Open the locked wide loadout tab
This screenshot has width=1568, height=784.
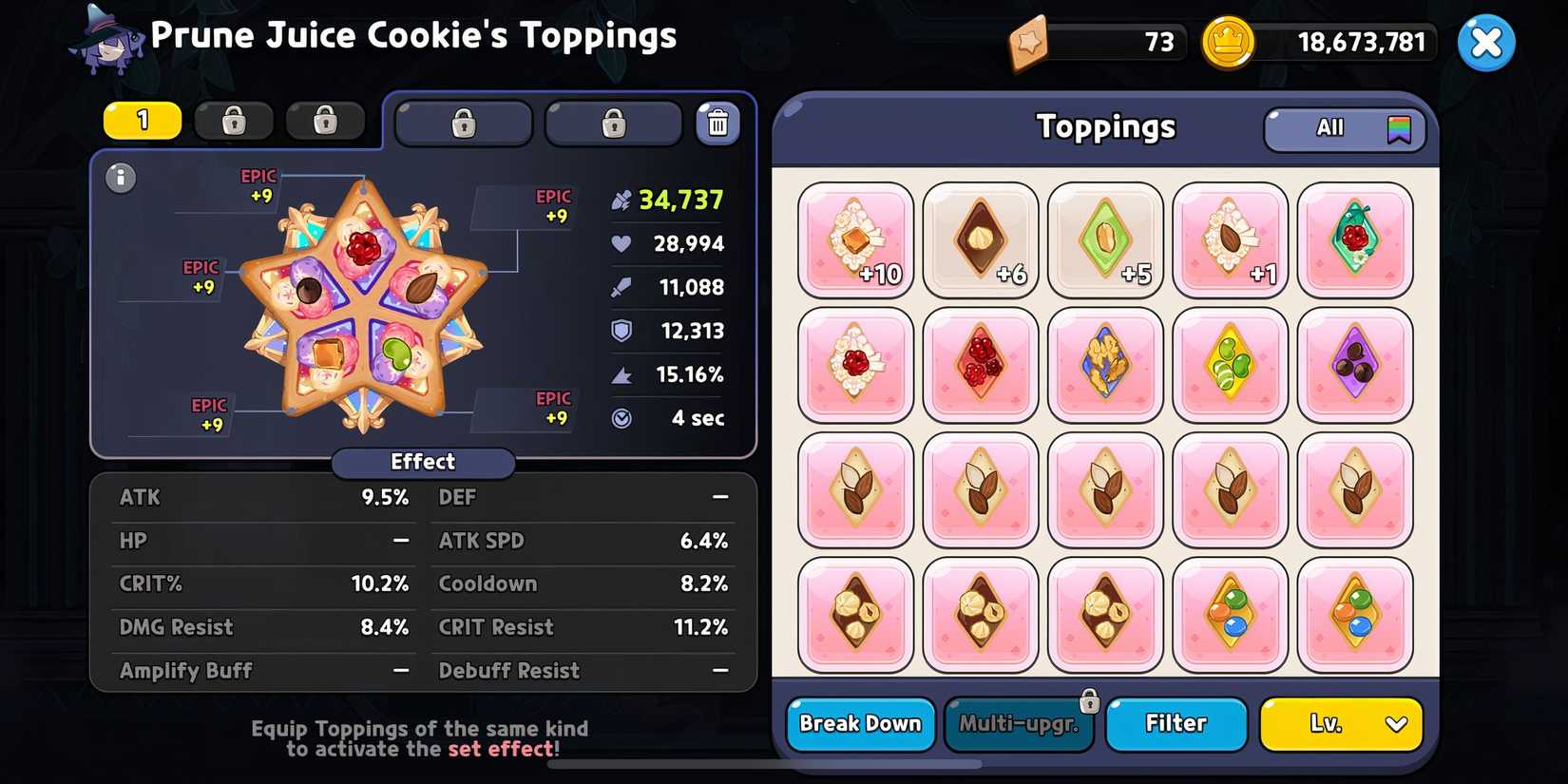463,122
